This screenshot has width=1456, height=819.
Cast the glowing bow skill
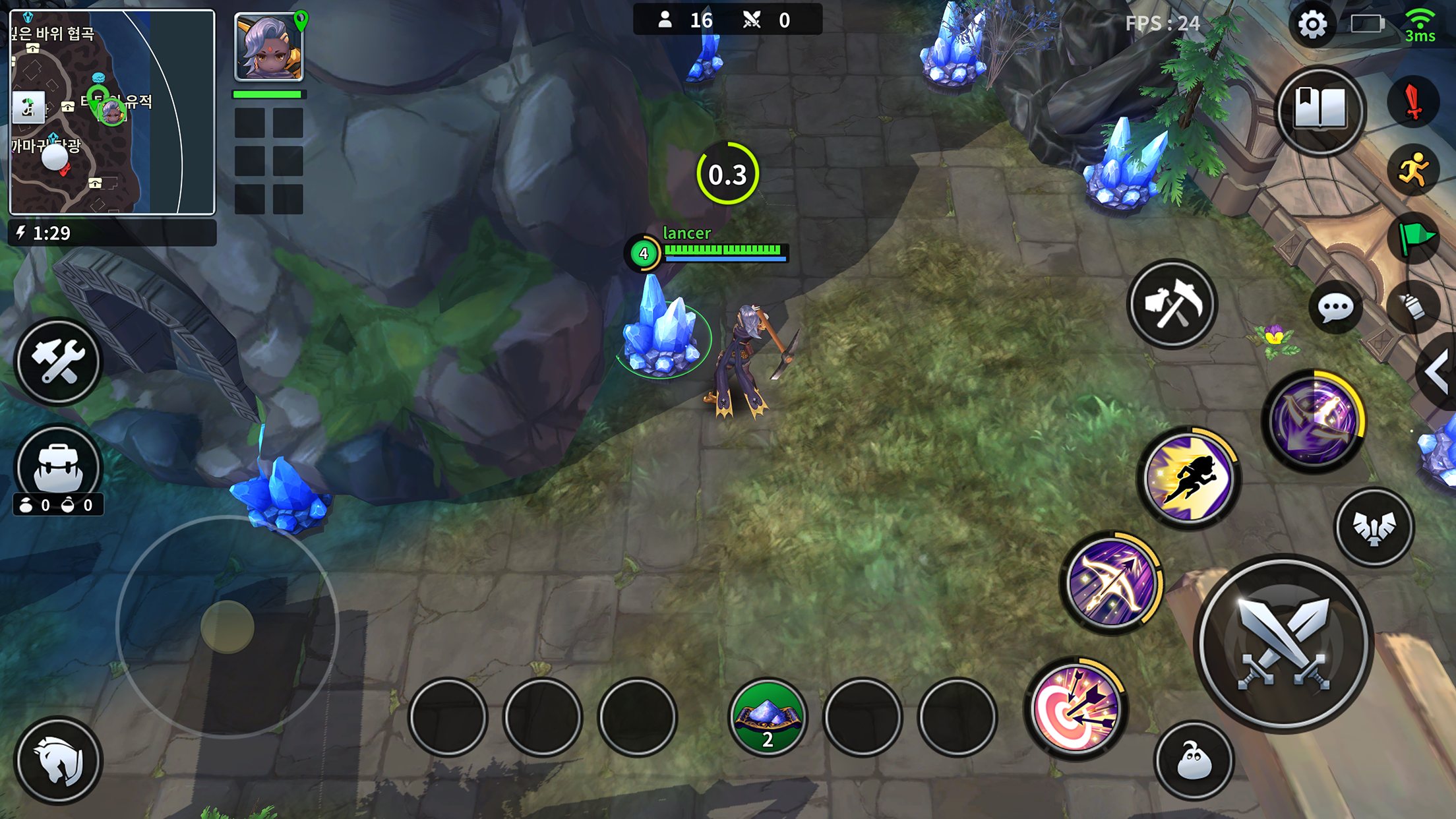[x=1112, y=582]
